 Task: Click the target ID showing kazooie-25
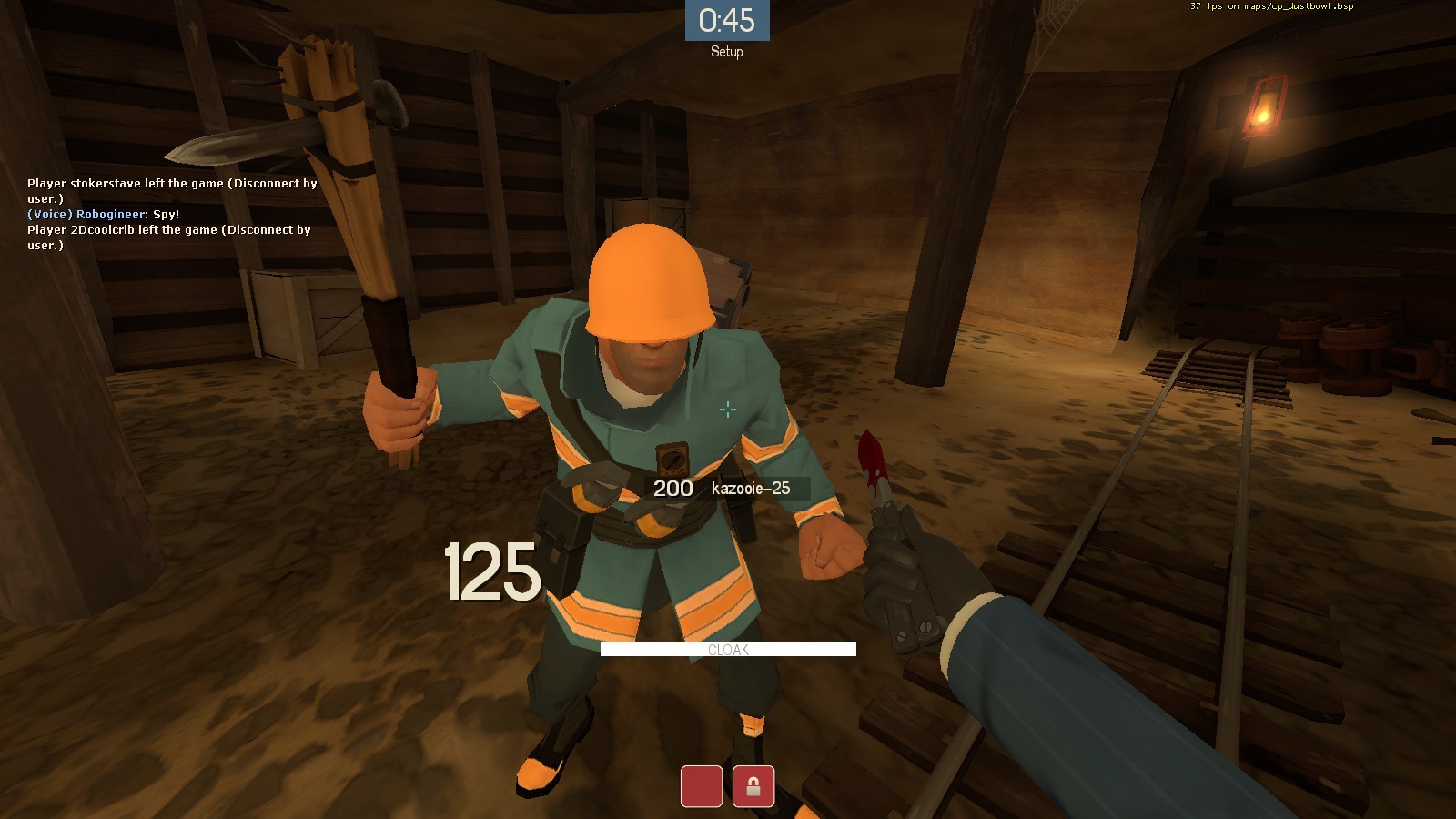tap(751, 488)
